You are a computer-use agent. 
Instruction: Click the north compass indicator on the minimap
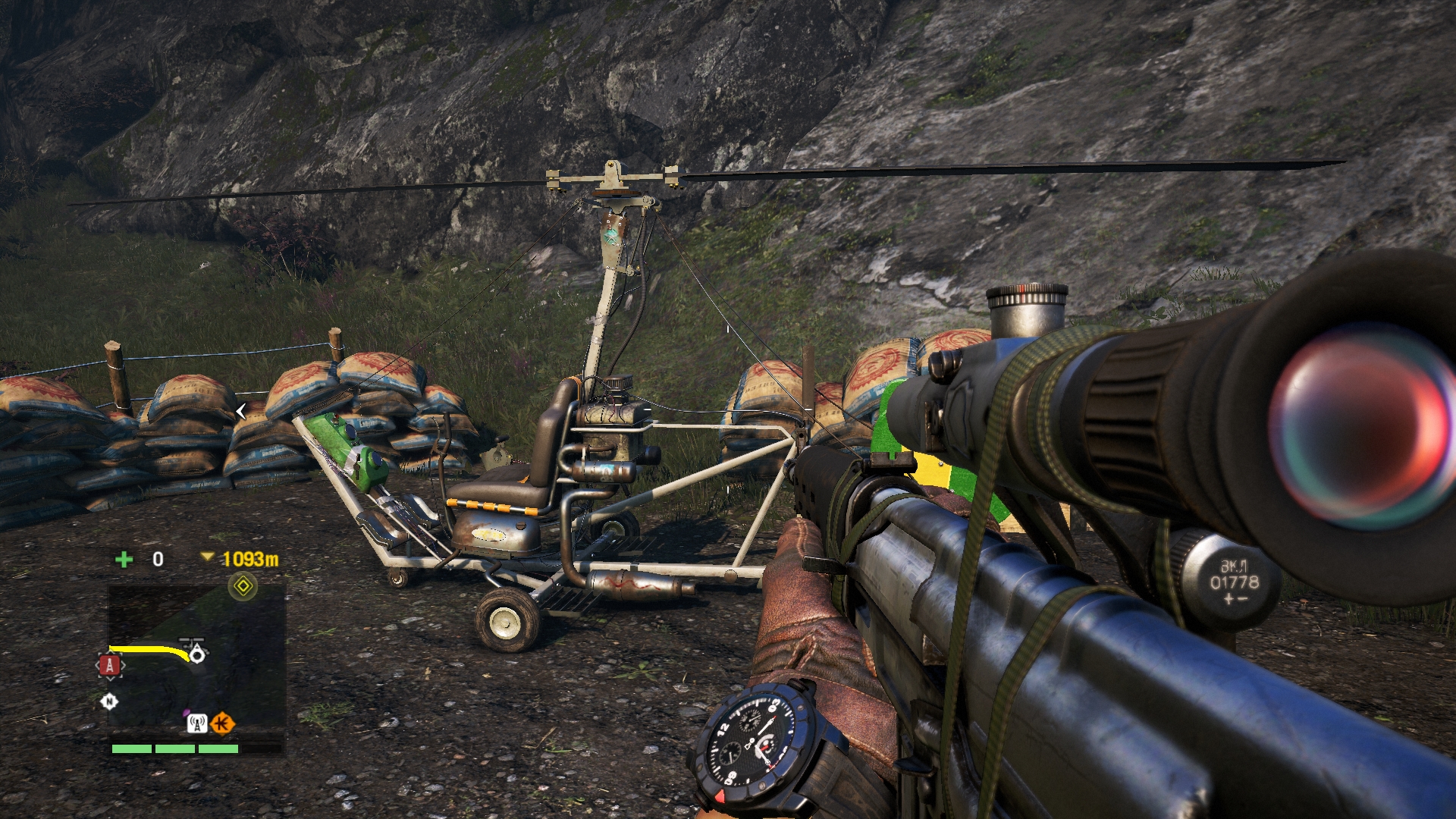tap(109, 701)
